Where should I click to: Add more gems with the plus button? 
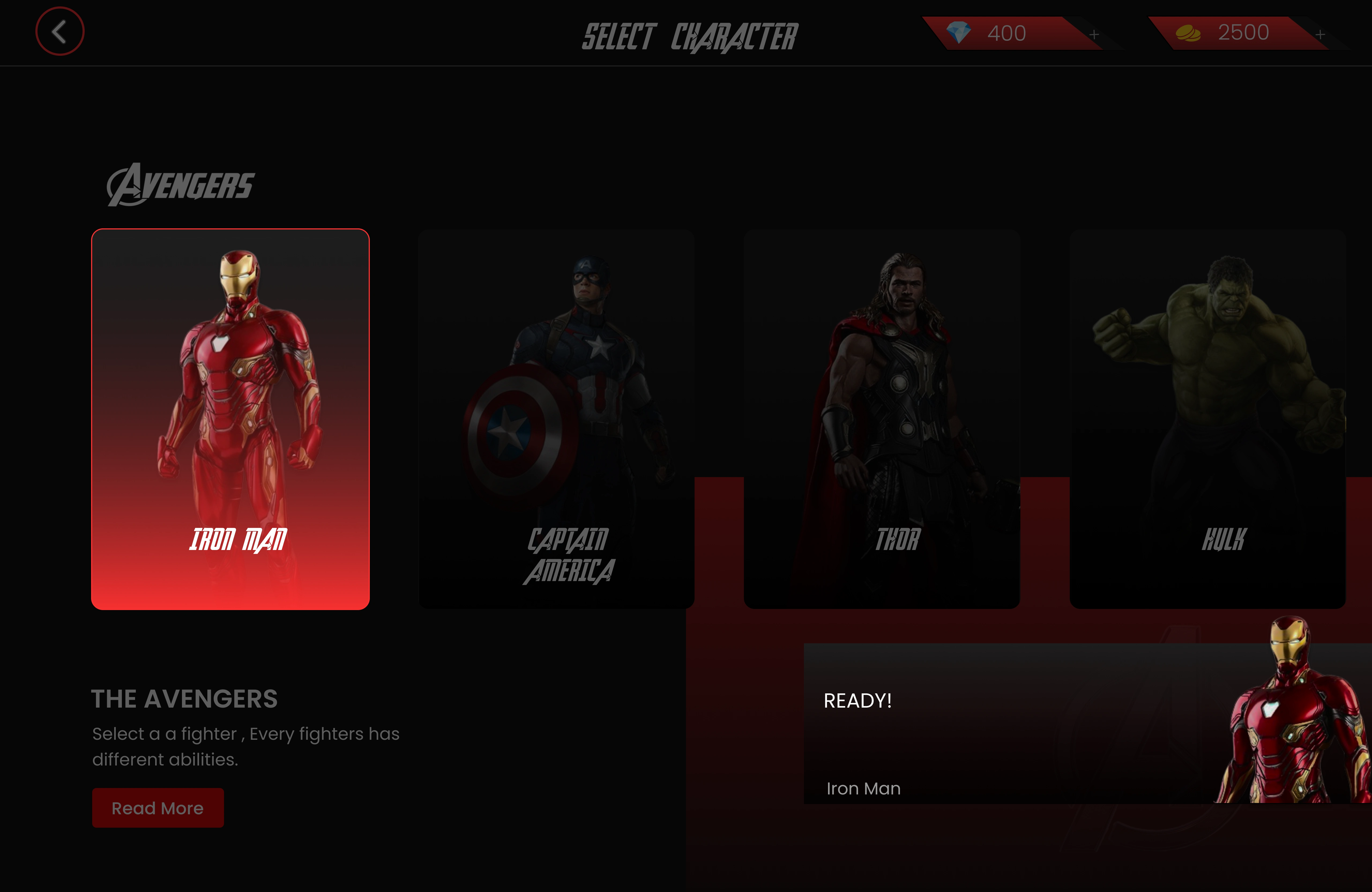tap(1094, 35)
